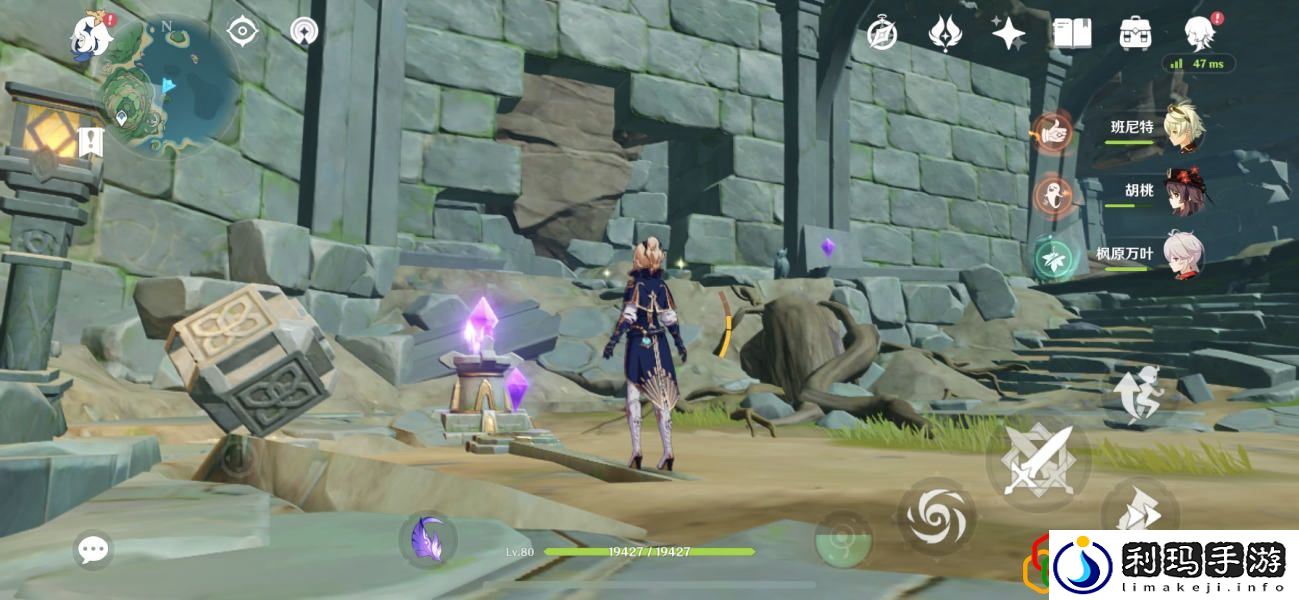Open the Paimon menu
The width and height of the screenshot is (1299, 600).
pos(90,34)
